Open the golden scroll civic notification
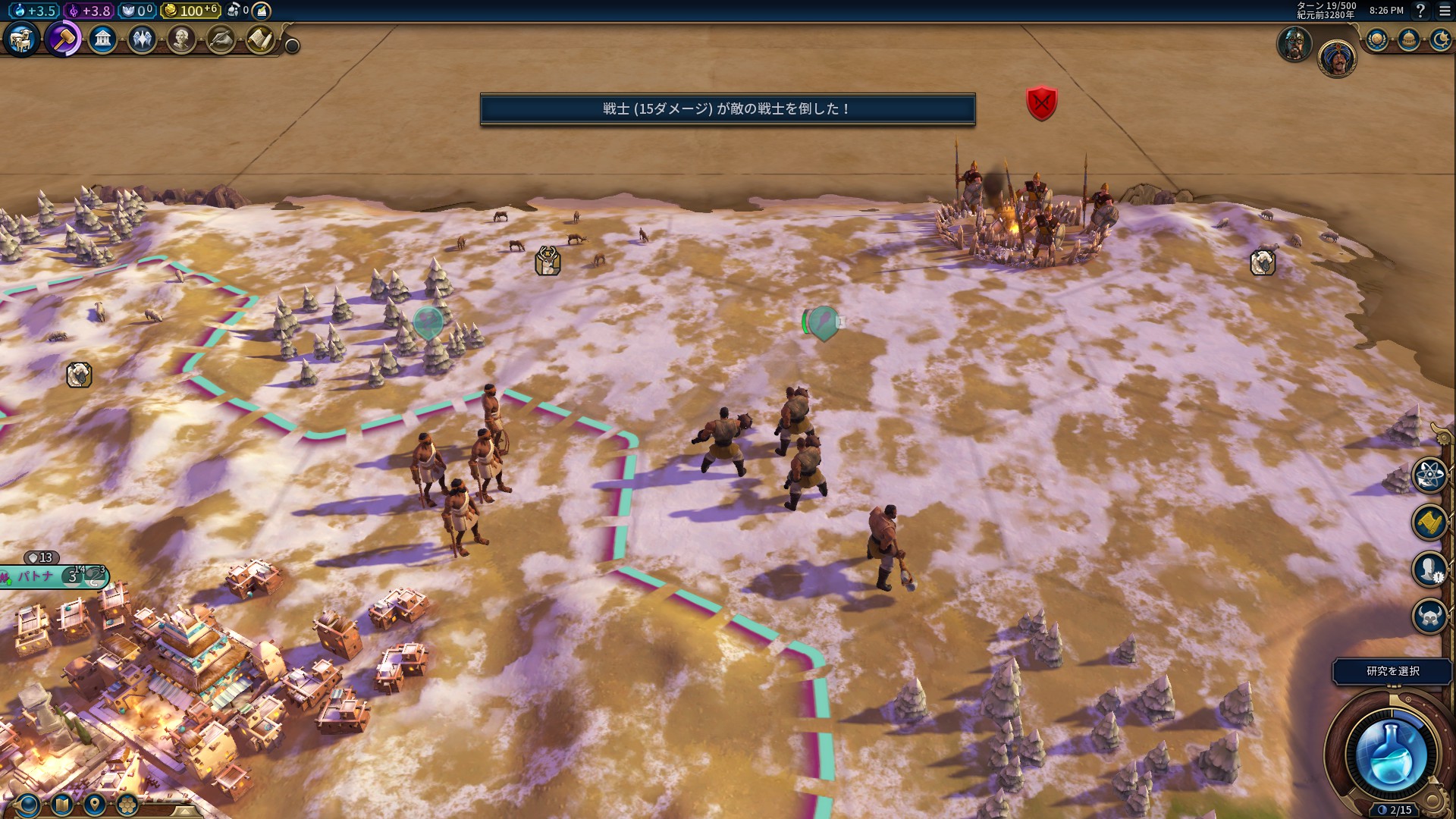 pos(1429,522)
